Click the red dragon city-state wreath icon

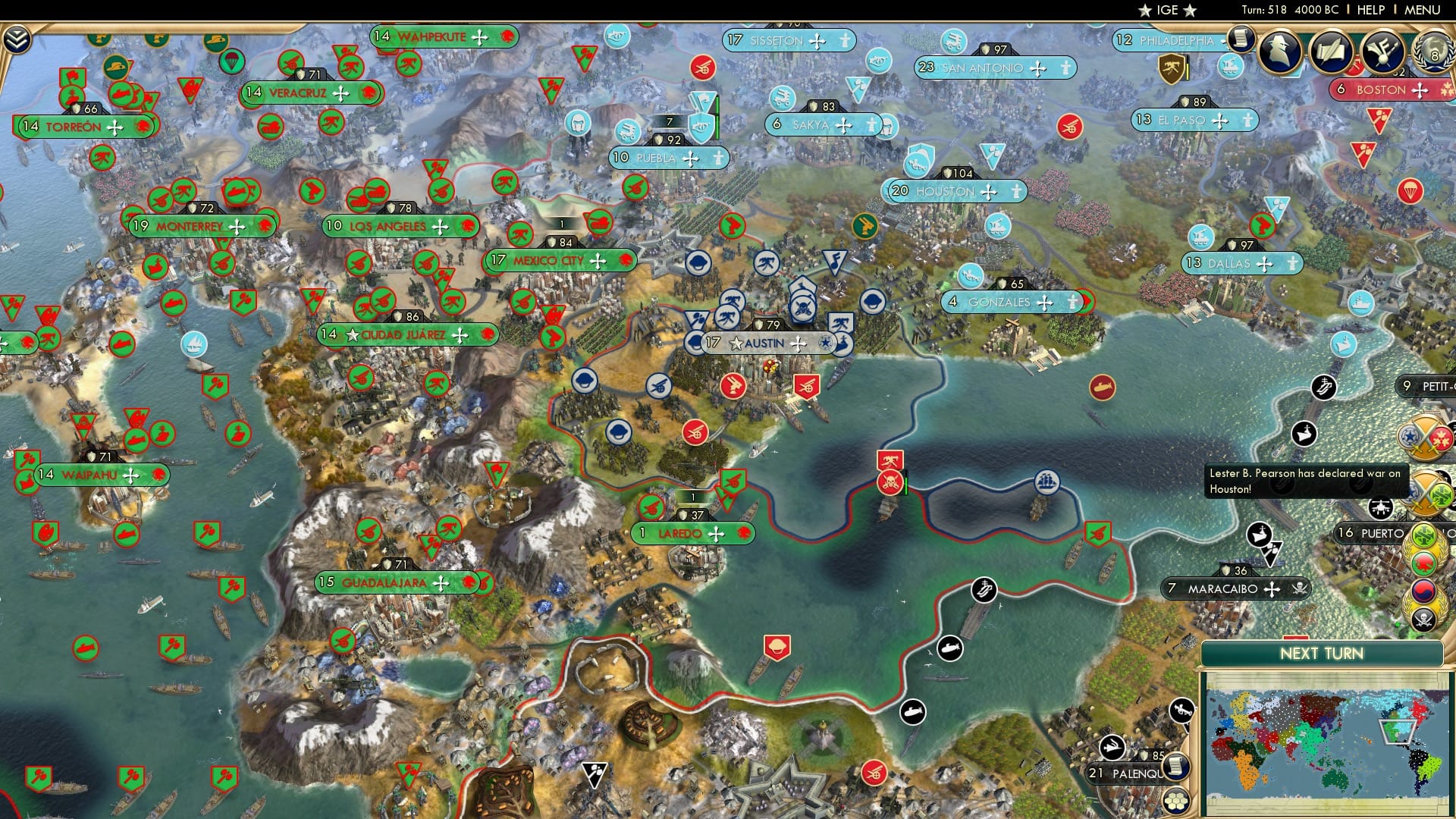[1423, 565]
